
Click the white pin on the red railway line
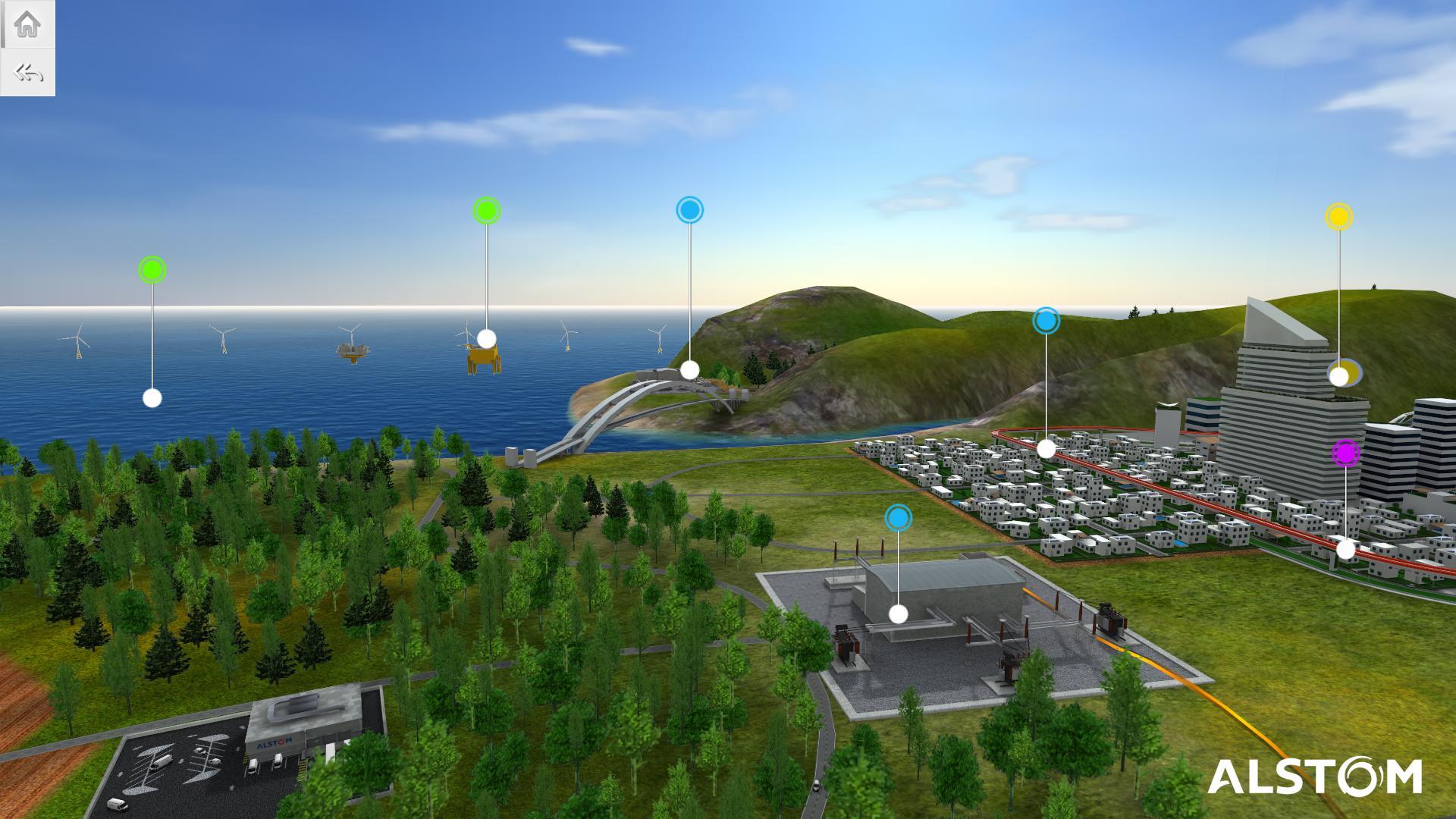point(1347,548)
